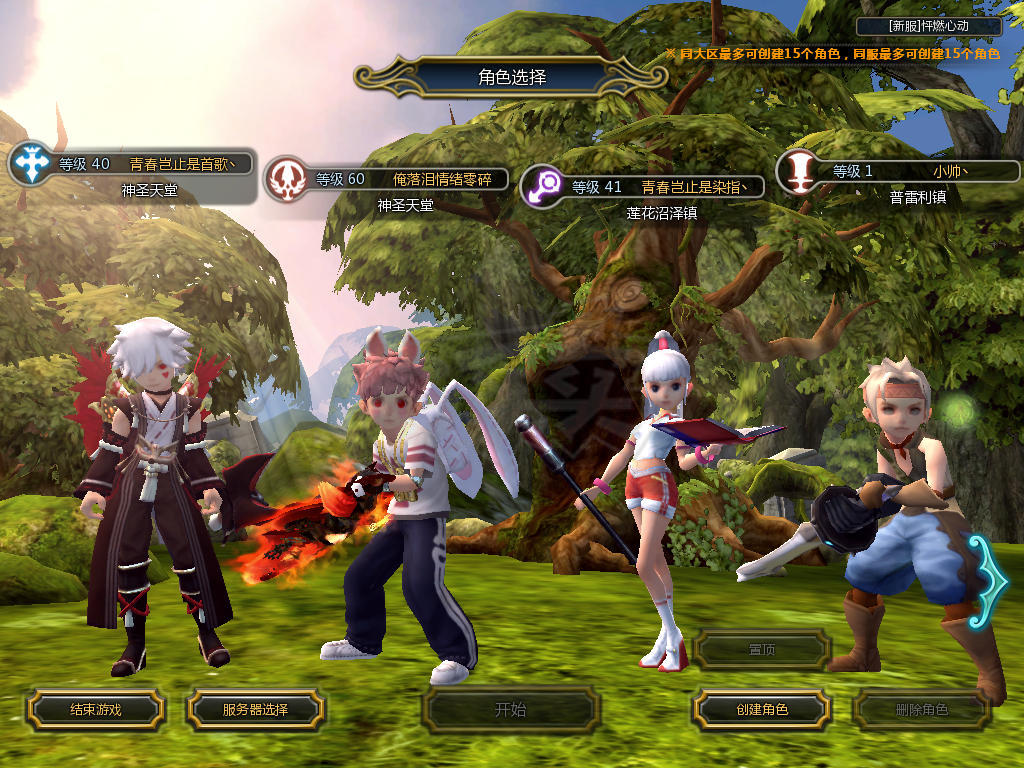The height and width of the screenshot is (768, 1024).
Task: Click the 删除角色 delete character button
Action: 921,710
